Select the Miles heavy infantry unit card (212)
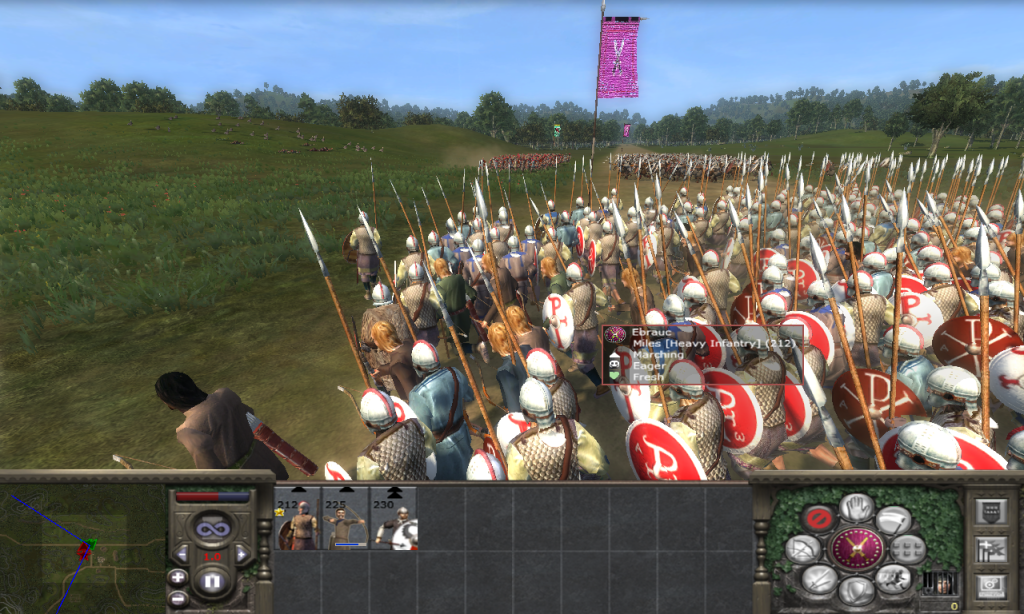Image resolution: width=1024 pixels, height=614 pixels. pyautogui.click(x=297, y=518)
